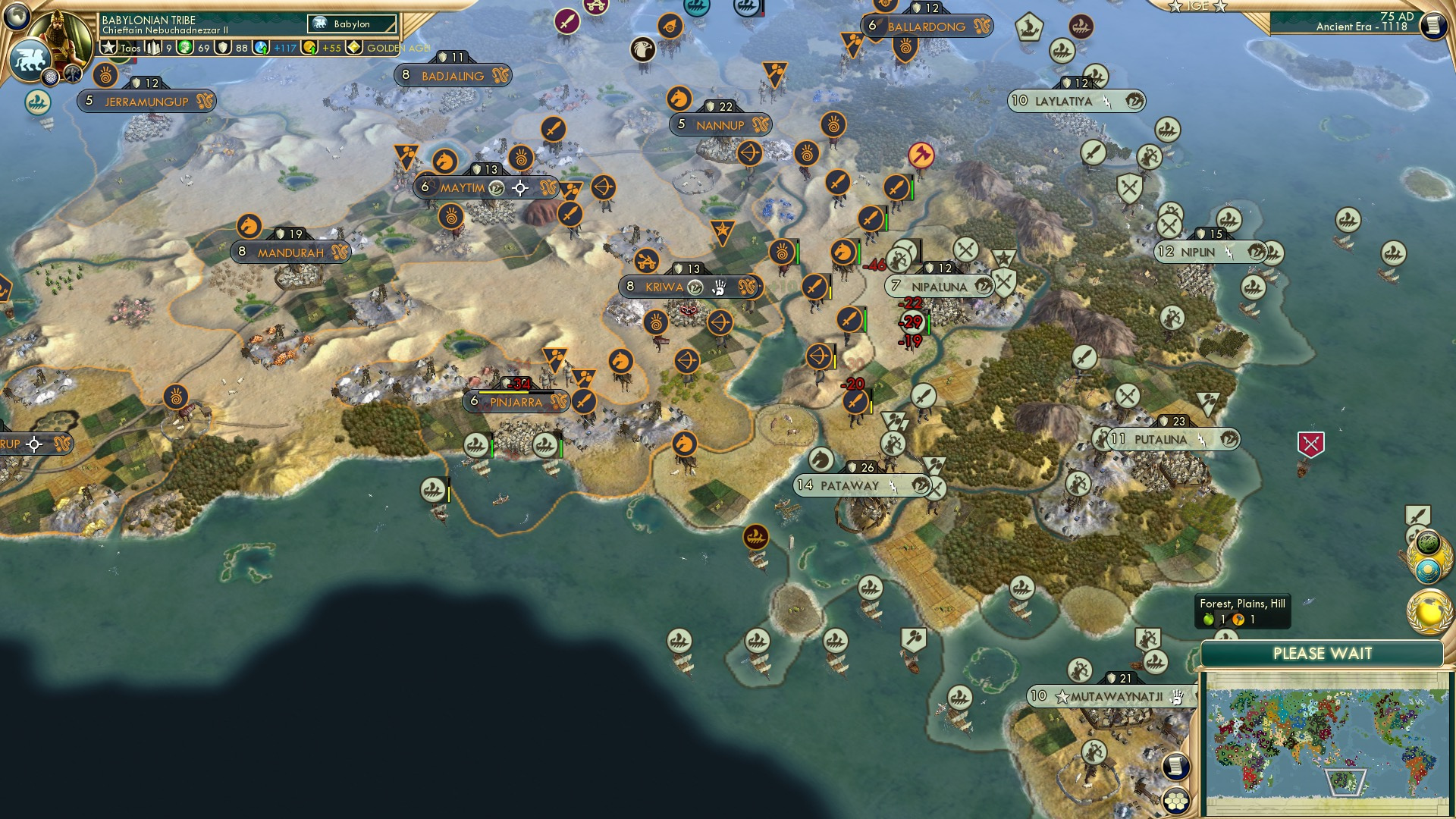The height and width of the screenshot is (819, 1456).
Task: Click the Golden Age diamond icon
Action: (x=355, y=48)
